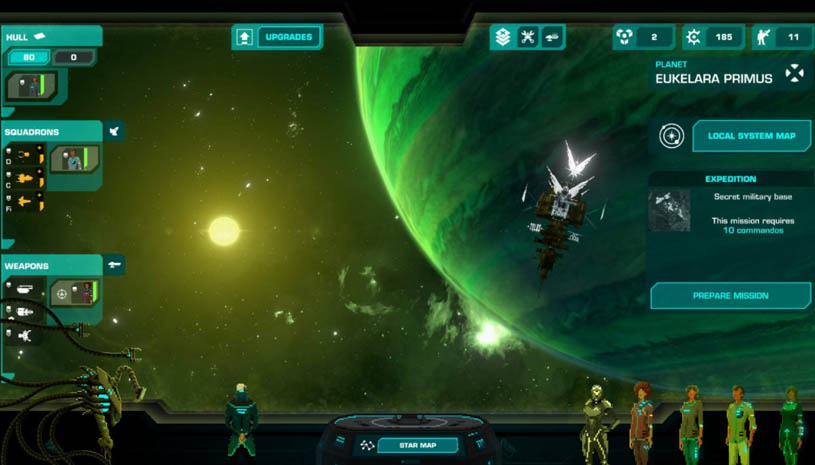Open the Star Map
Screen dimensions: 815x465
[417, 445]
